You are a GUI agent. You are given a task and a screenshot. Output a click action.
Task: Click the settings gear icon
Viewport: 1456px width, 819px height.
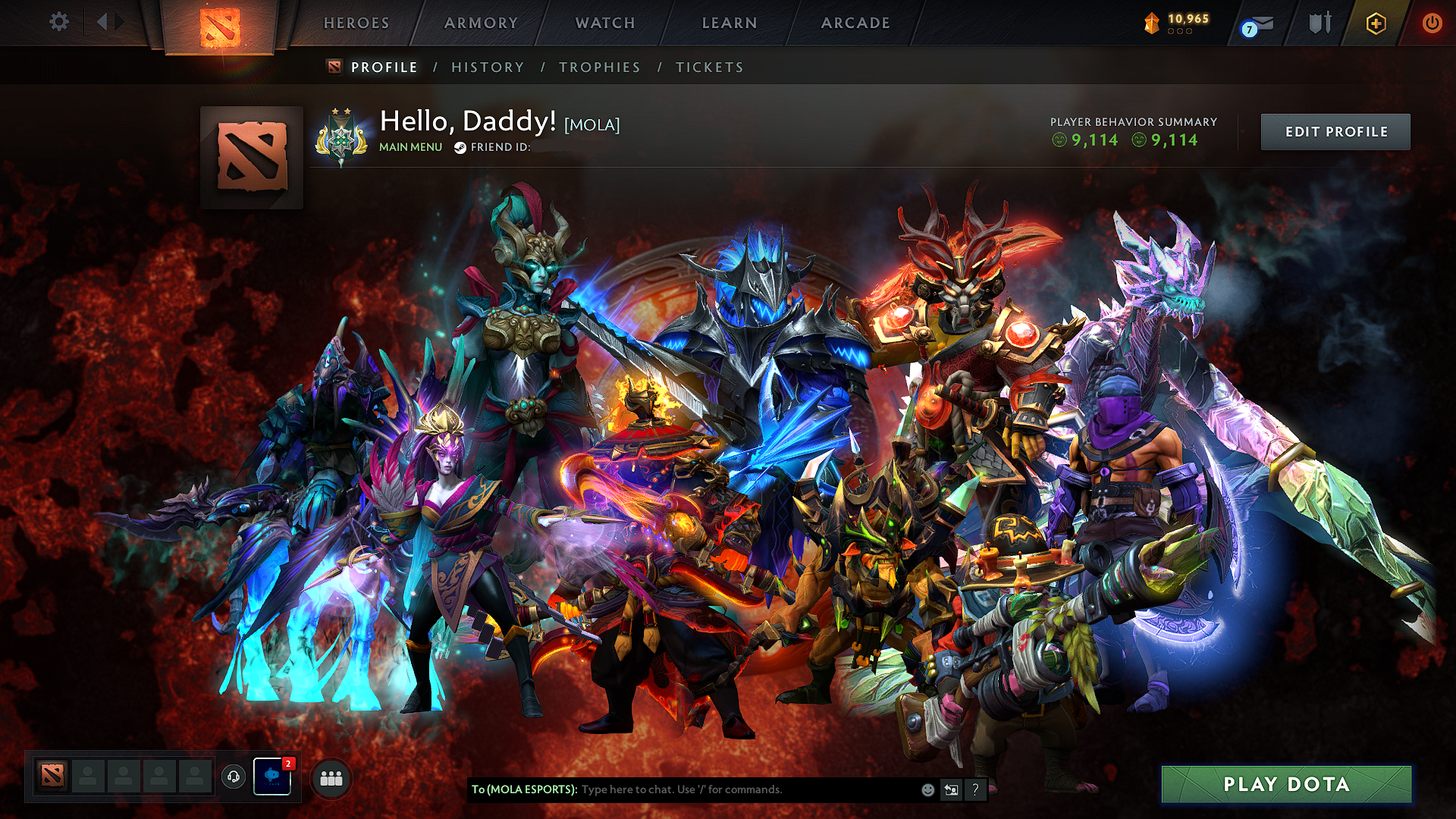[x=58, y=21]
